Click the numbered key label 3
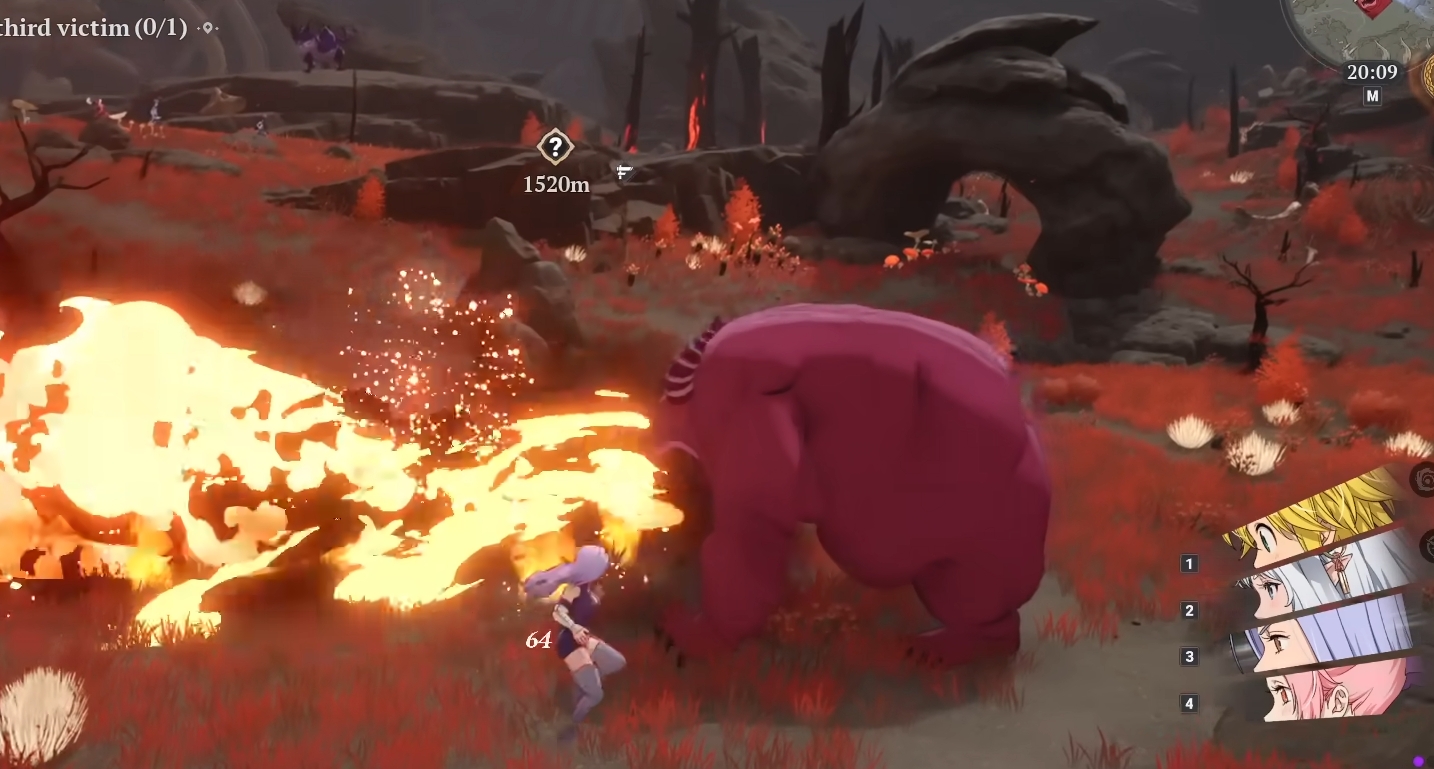 coord(1189,656)
